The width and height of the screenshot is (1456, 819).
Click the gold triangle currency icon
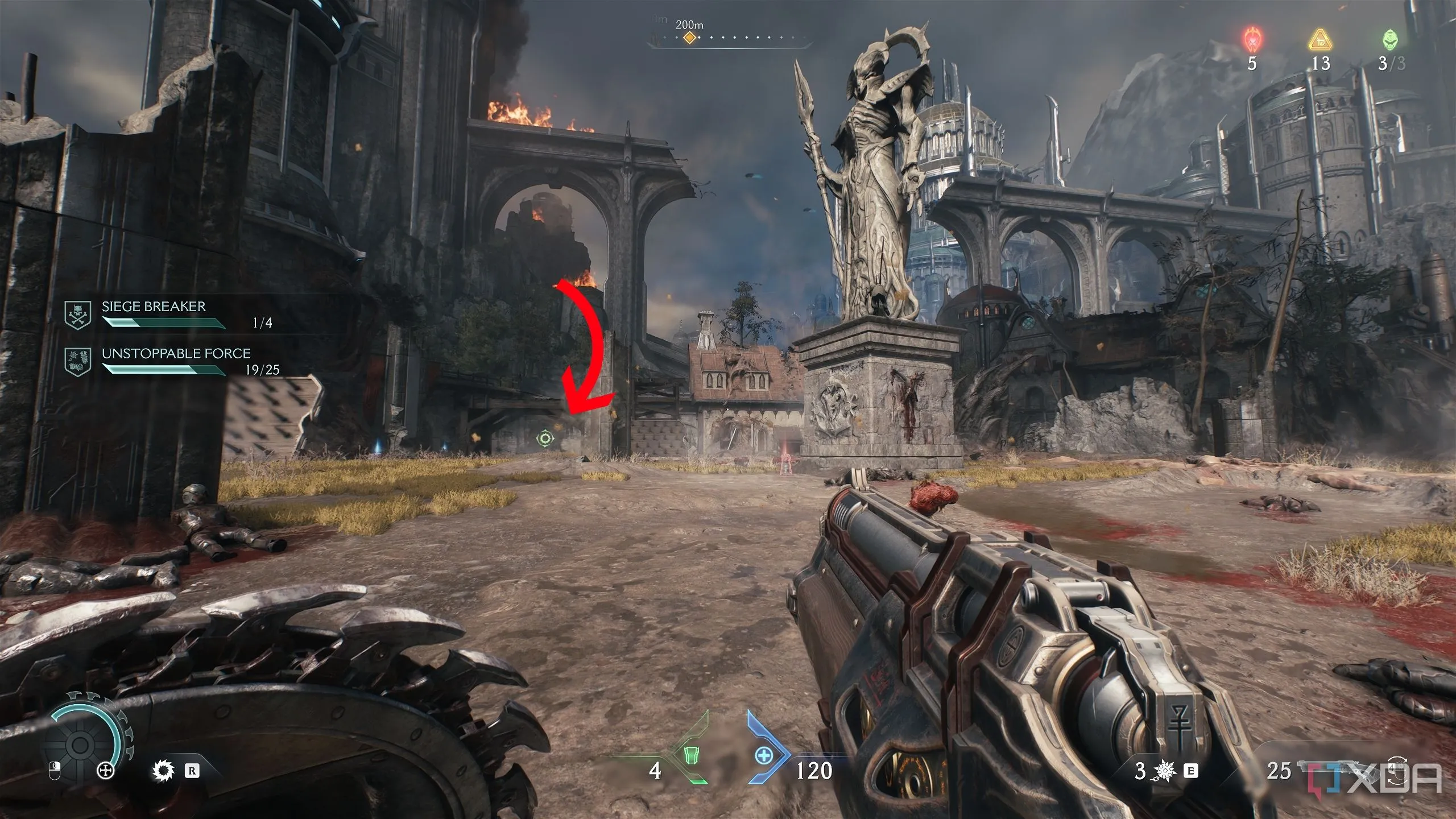click(x=1321, y=41)
